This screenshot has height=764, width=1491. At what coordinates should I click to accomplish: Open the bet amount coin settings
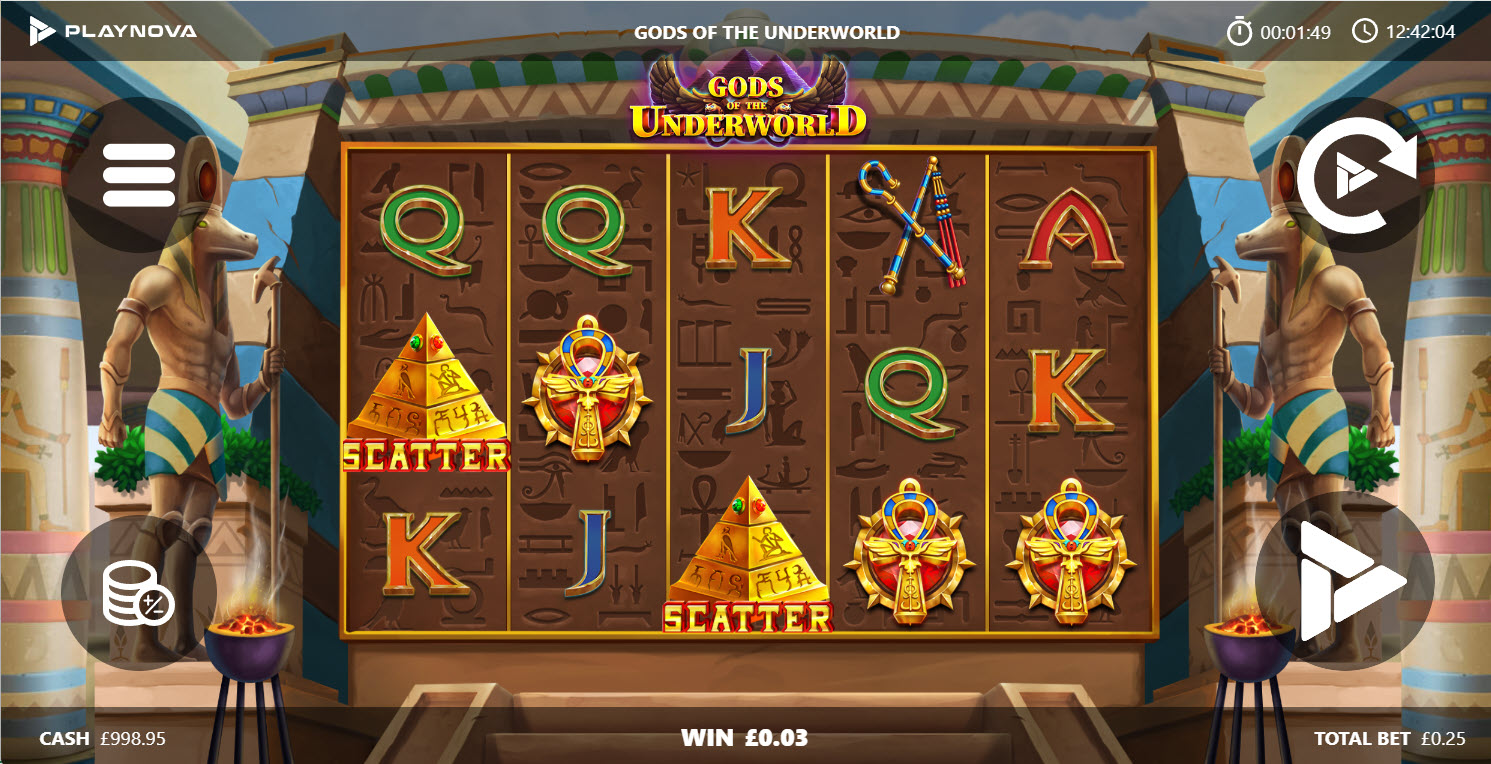tap(139, 593)
